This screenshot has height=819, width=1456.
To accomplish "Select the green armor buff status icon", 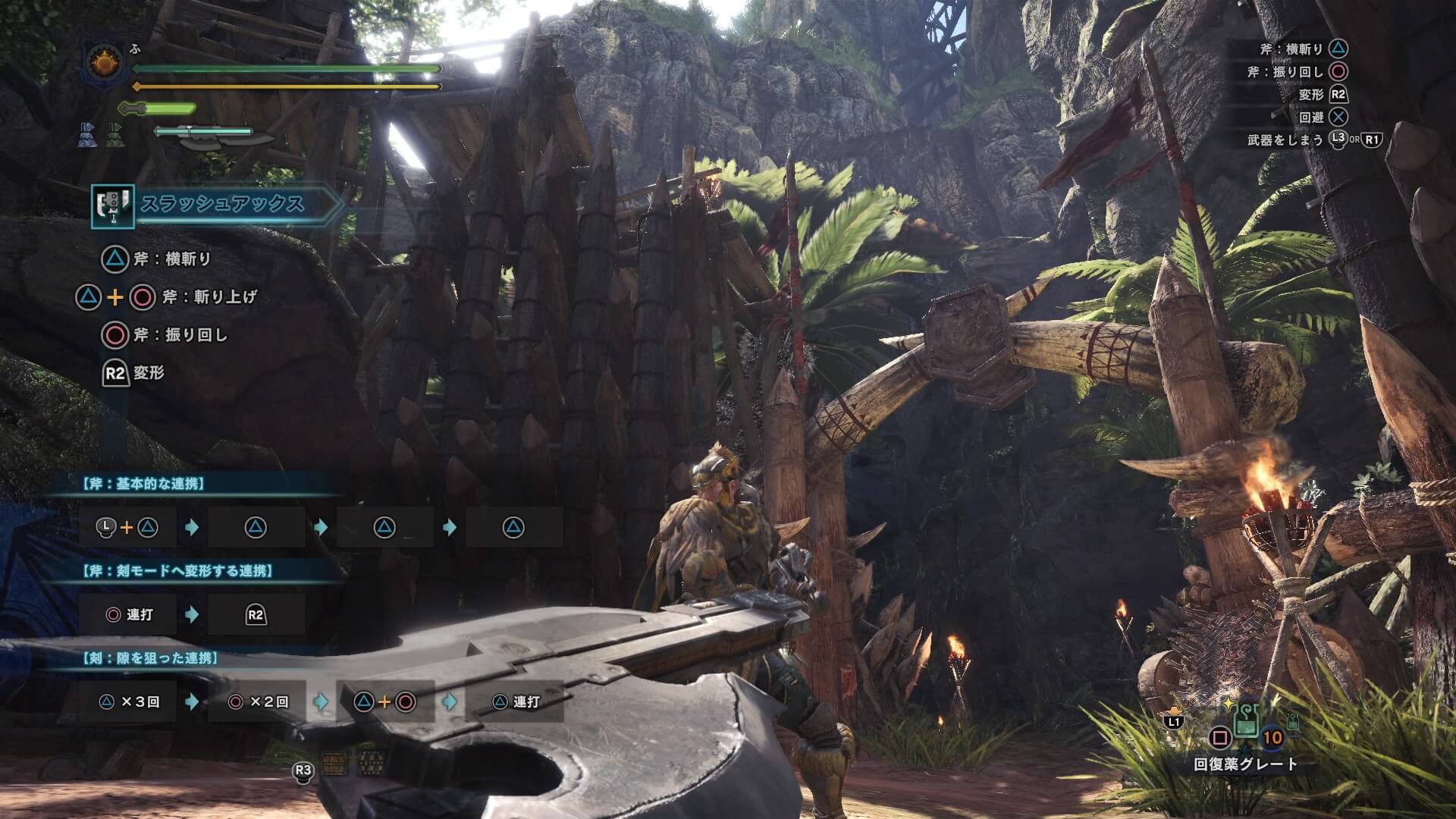I will click(x=113, y=134).
